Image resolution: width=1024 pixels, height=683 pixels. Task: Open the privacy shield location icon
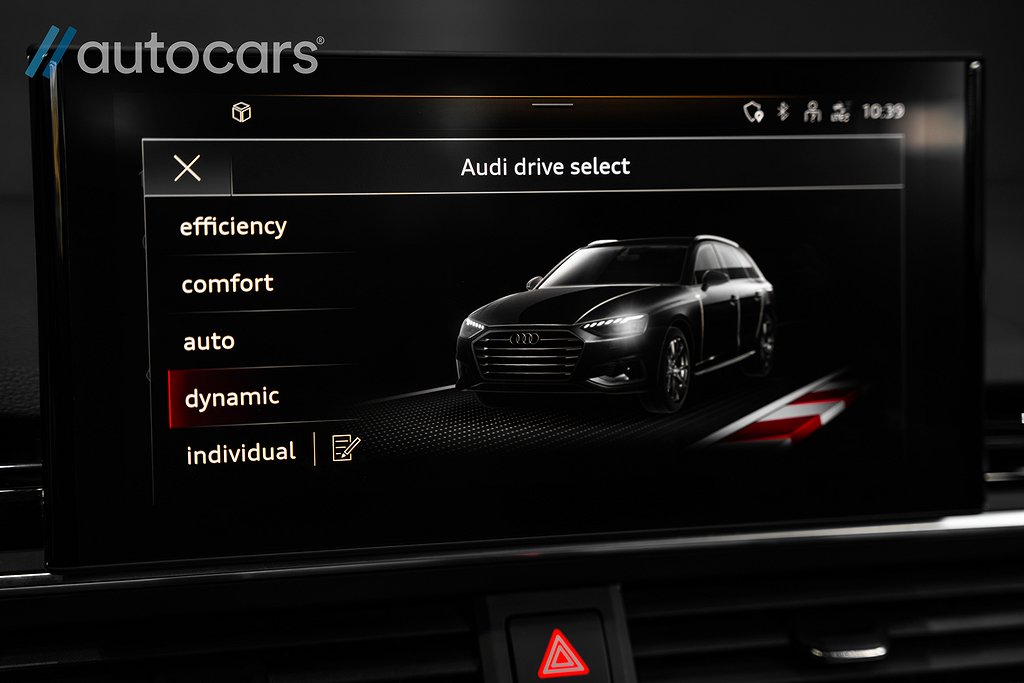753,112
